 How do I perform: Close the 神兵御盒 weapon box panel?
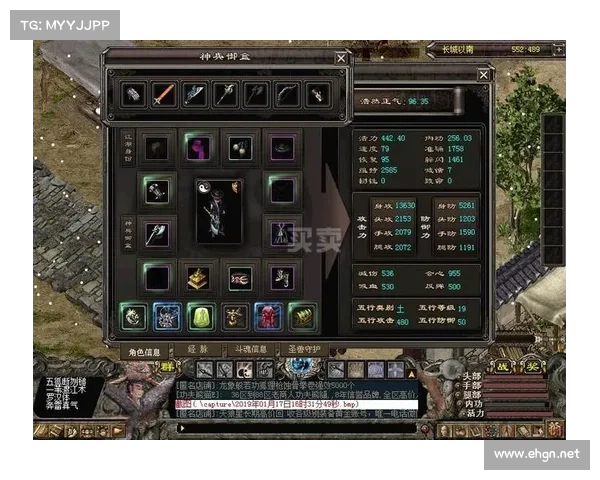point(341,59)
